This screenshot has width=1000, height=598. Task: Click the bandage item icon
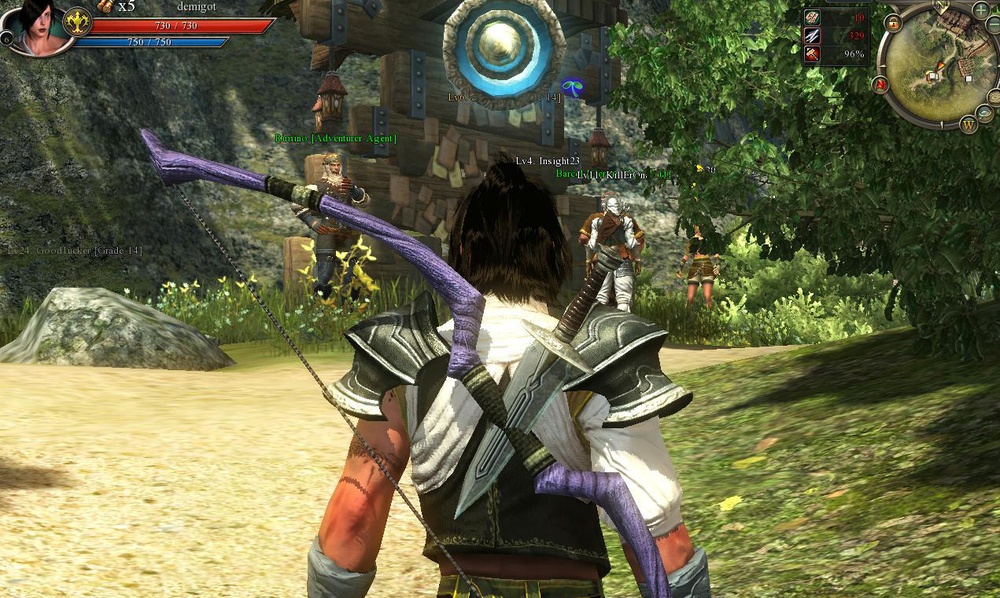[x=812, y=17]
